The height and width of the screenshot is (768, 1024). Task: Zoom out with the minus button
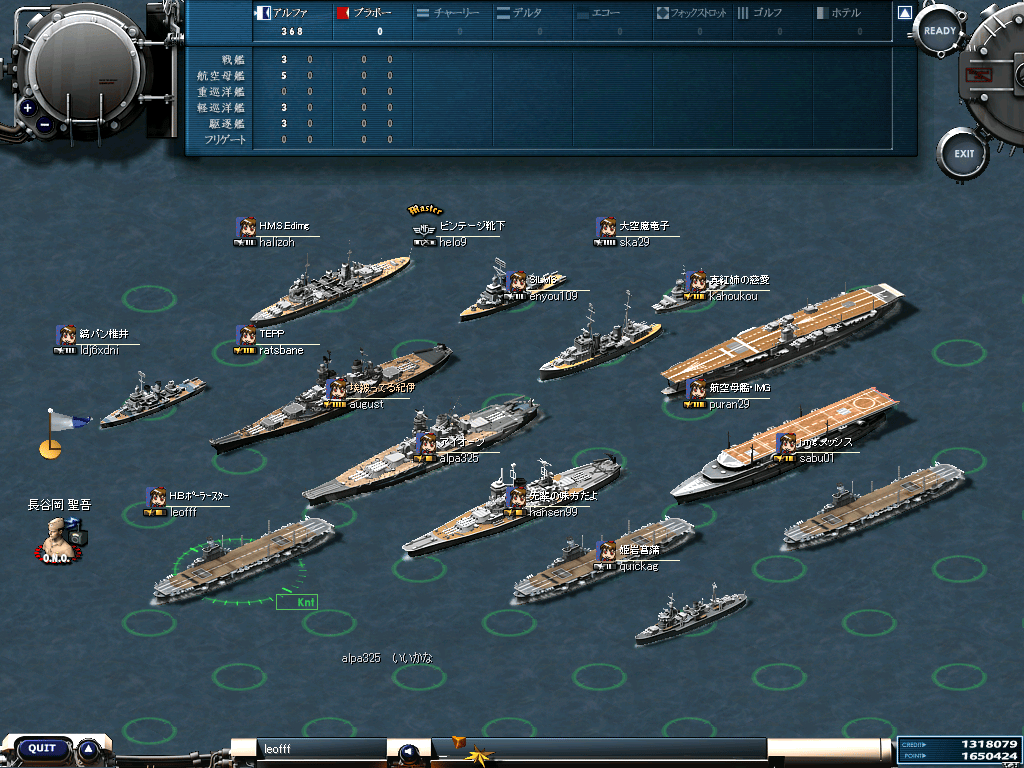click(46, 125)
